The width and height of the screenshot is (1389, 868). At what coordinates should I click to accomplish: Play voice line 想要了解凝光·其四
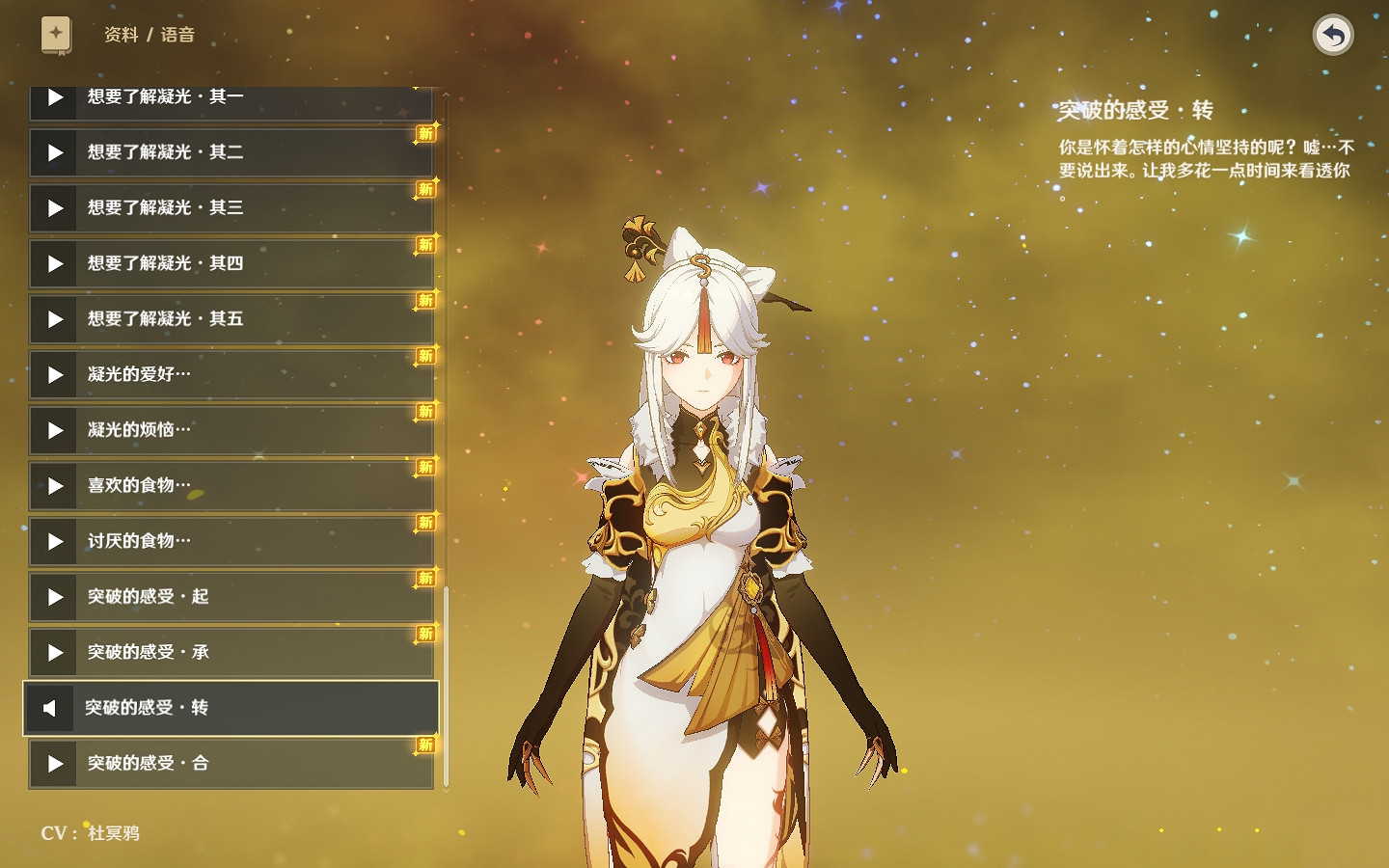(x=55, y=263)
